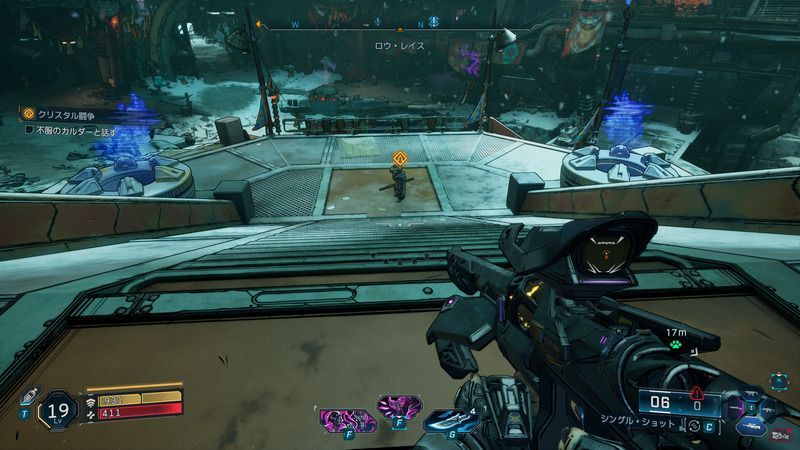Click the orange quest waypoint diamond marker
Viewport: 800px width, 450px height.
coord(399,158)
